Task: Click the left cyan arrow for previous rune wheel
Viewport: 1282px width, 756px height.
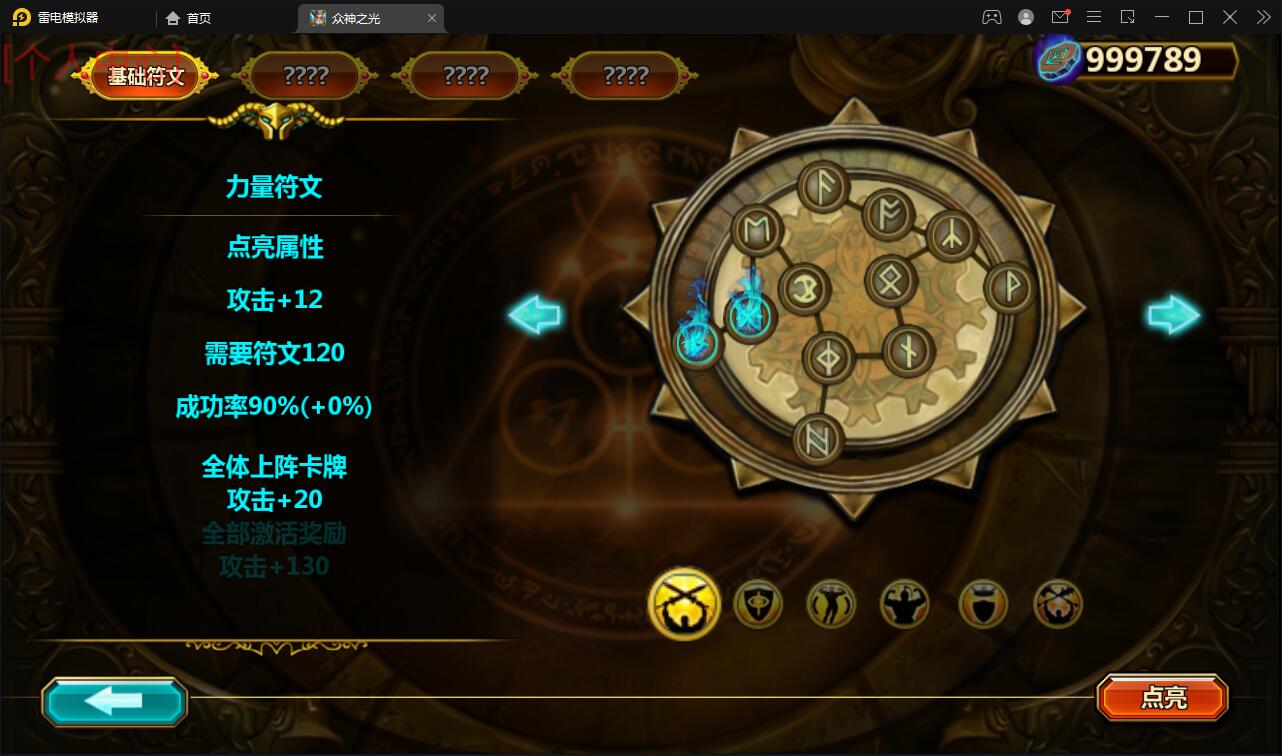Action: pos(533,315)
